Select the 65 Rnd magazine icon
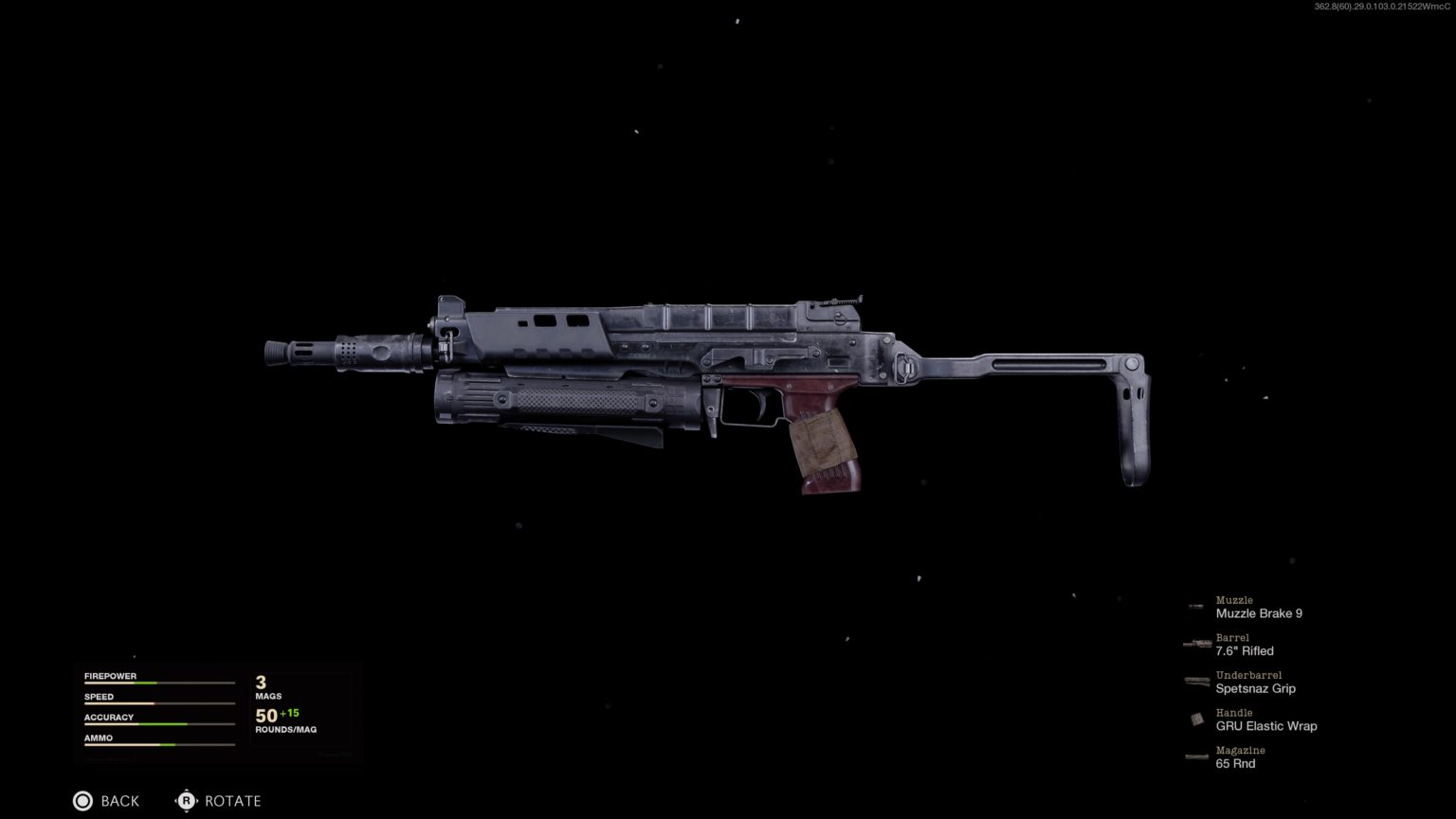The width and height of the screenshot is (1456, 819). (1194, 756)
